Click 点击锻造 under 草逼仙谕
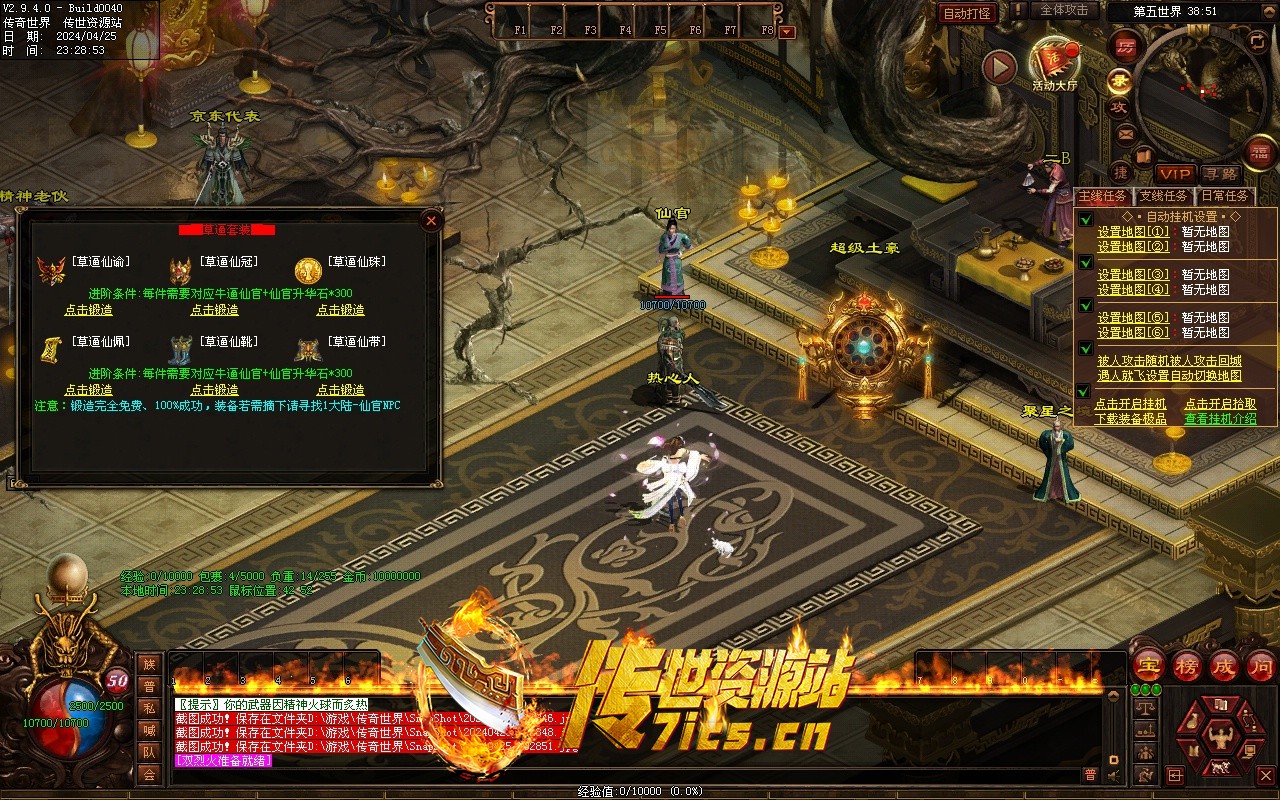The height and width of the screenshot is (800, 1280). (88, 310)
